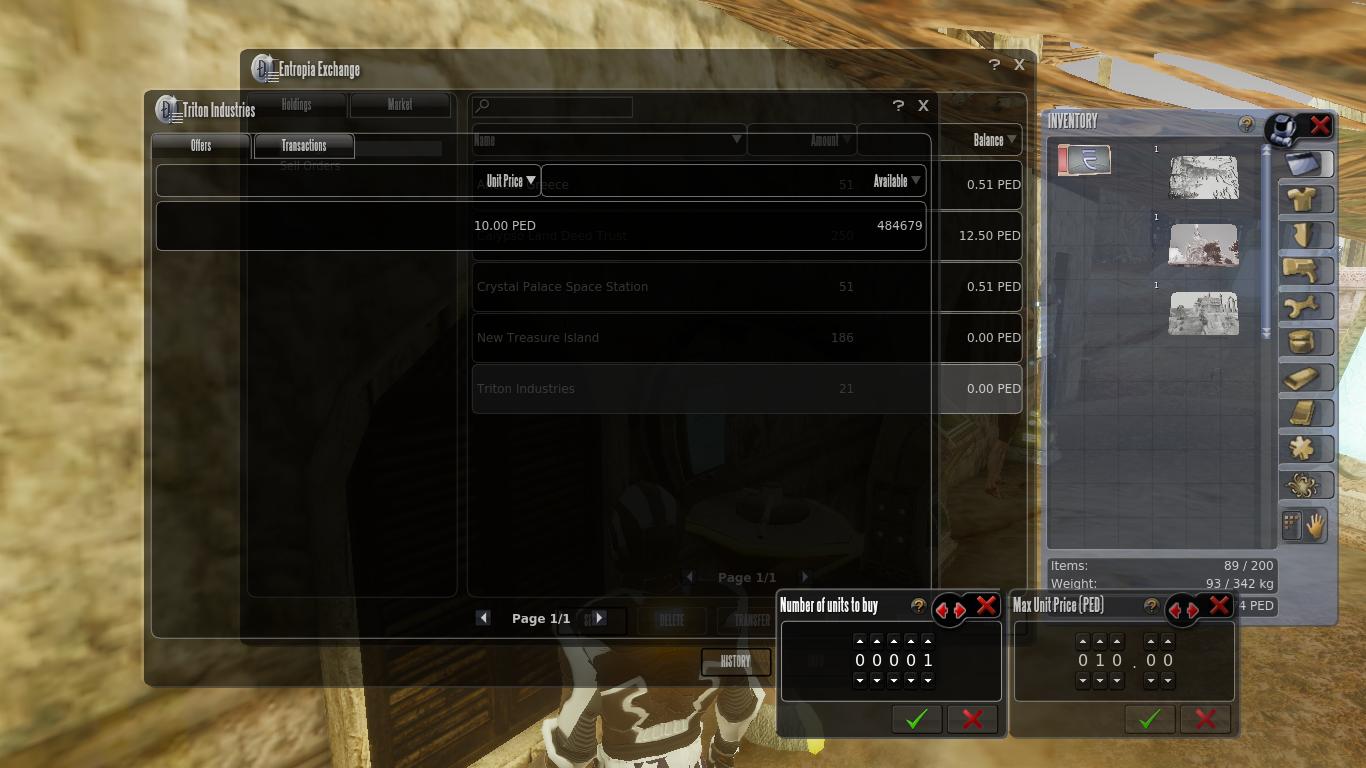Toggle grid view in the inventory footer
The width and height of the screenshot is (1366, 768).
pyautogui.click(x=1290, y=526)
